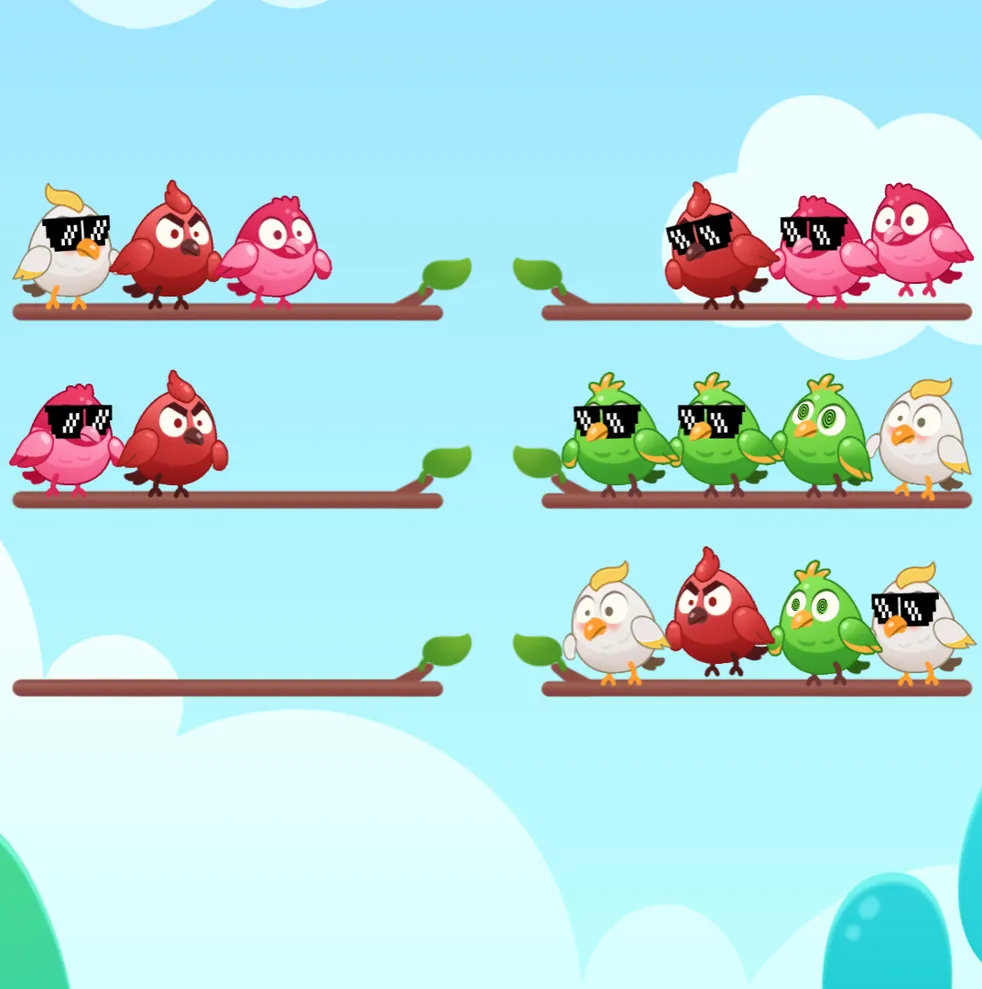
Task: Select the pink sunglasses bird on the two-bird branch
Action: 67,440
